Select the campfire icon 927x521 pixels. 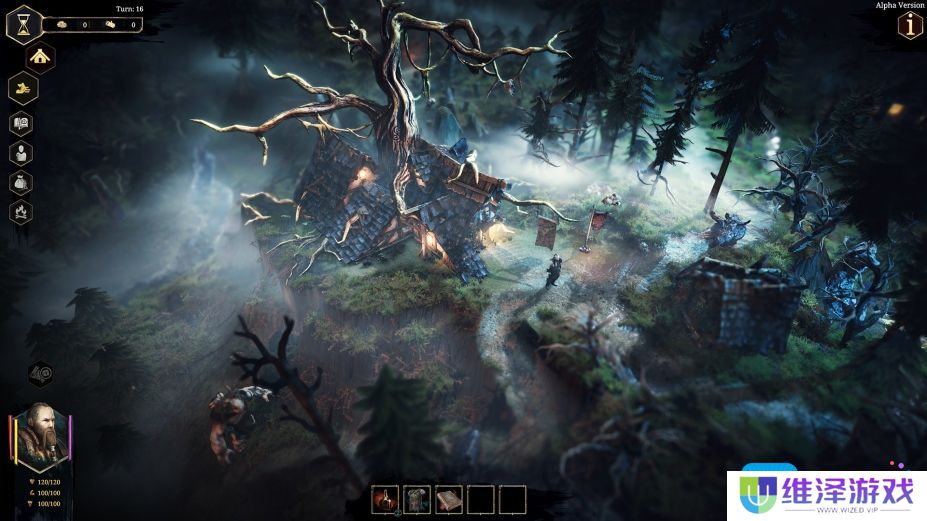tap(22, 211)
